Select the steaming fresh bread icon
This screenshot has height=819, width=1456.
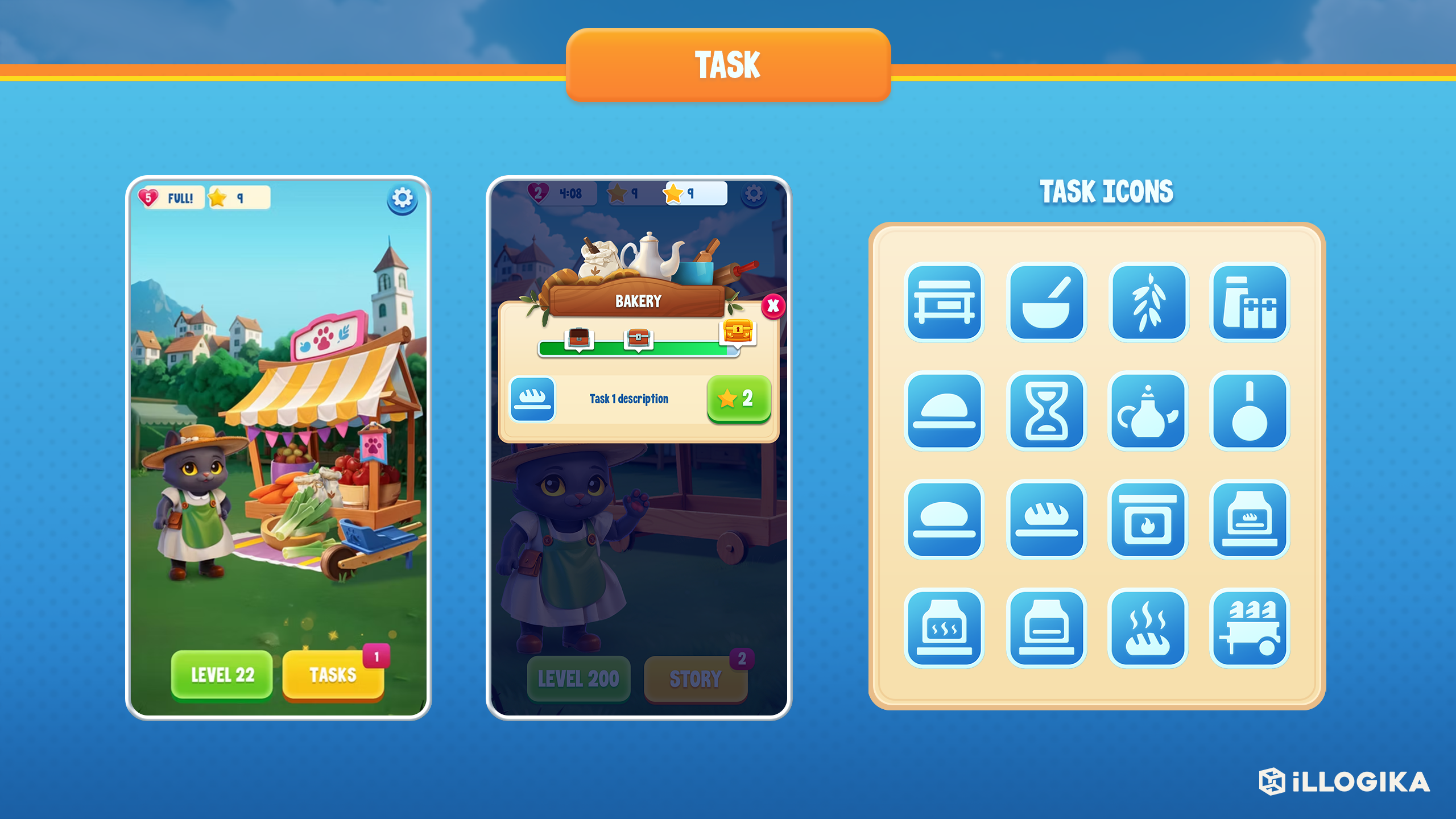[1149, 628]
